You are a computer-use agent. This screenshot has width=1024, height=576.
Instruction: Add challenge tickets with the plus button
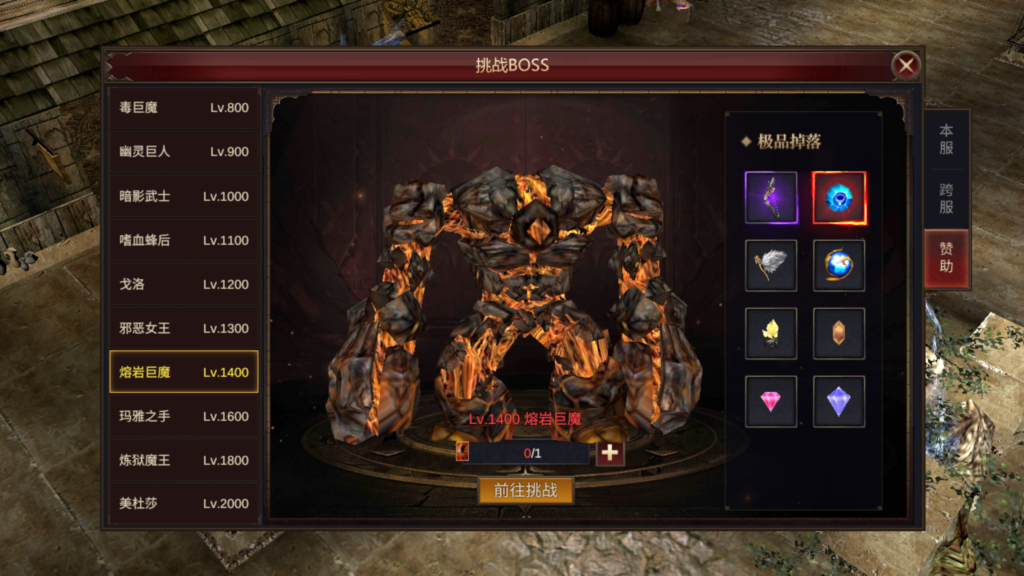(610, 453)
